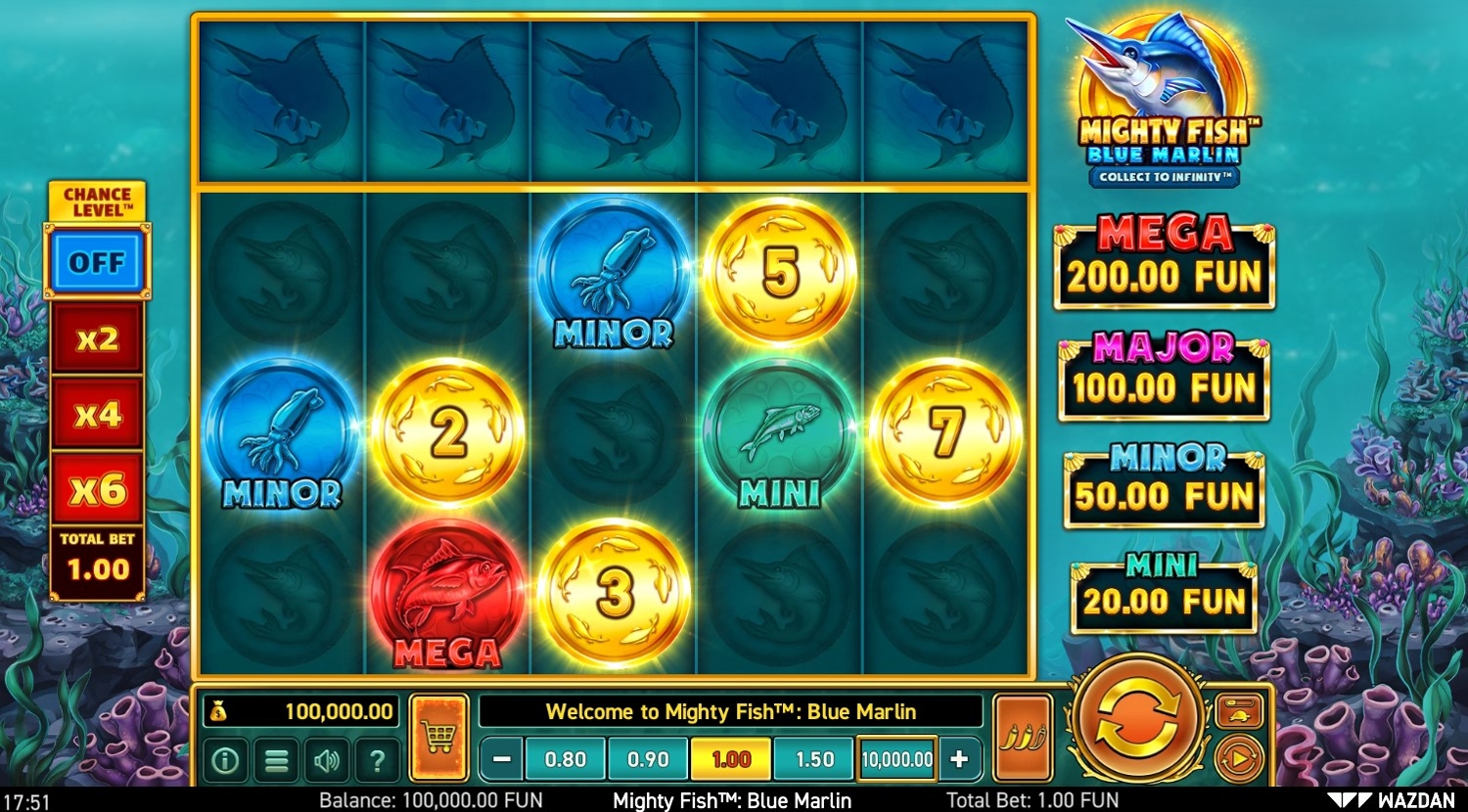Viewport: 1468px width, 812px height.
Task: Open the shopping cart buy feature
Action: point(438,738)
